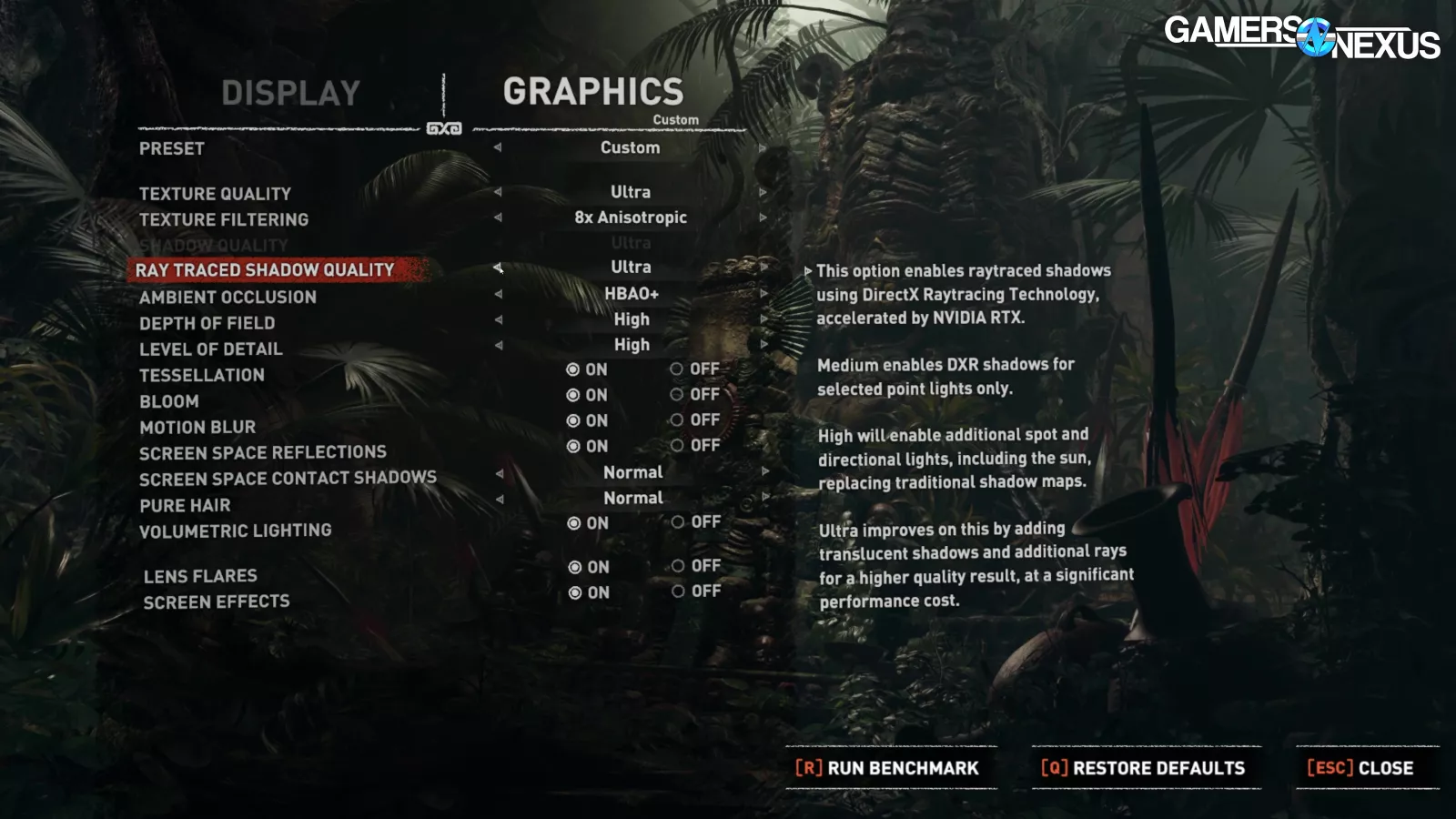
Task: Set Bloom to OFF
Action: tap(677, 395)
